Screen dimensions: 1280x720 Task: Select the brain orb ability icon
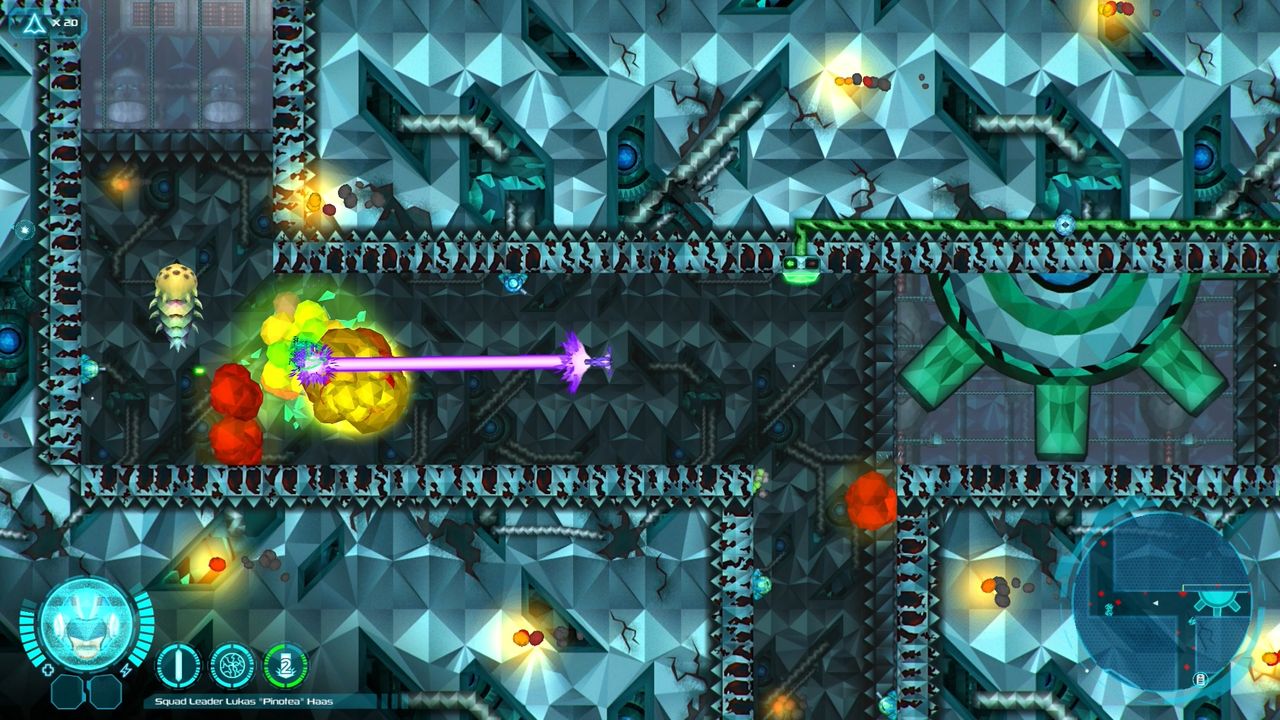233,666
